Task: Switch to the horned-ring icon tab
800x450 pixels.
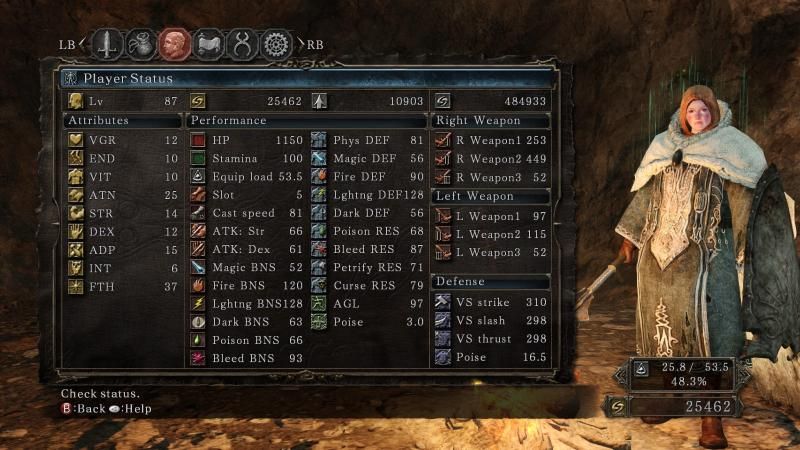Action: tap(243, 44)
